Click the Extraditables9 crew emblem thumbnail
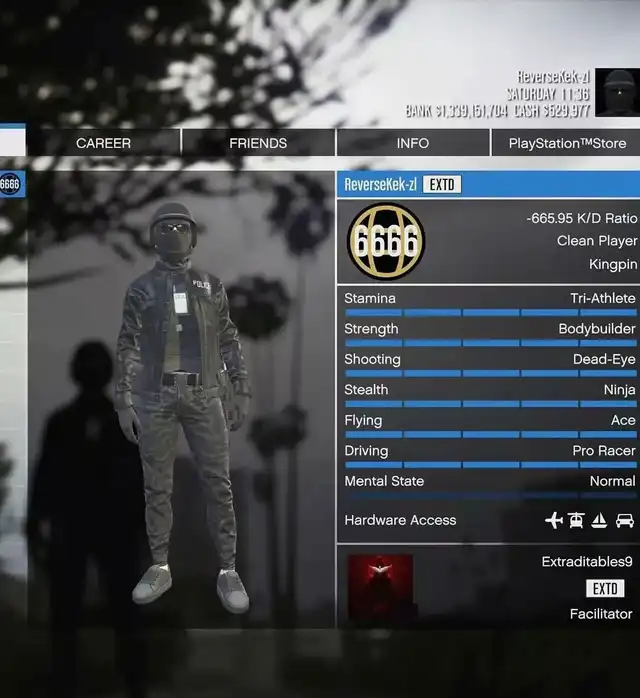This screenshot has width=640, height=698. (x=380, y=587)
